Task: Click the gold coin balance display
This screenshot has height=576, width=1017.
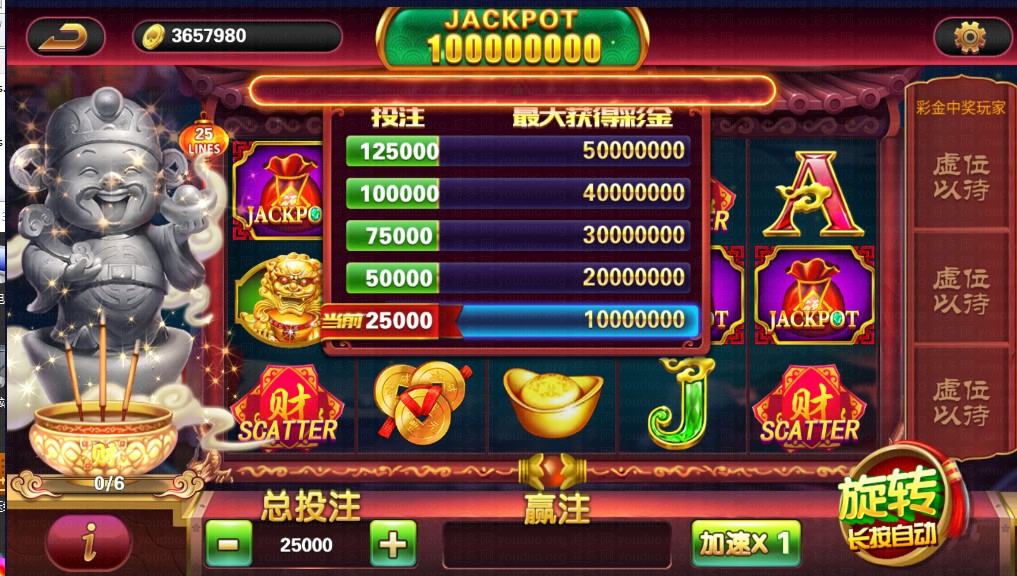Action: click(x=237, y=37)
